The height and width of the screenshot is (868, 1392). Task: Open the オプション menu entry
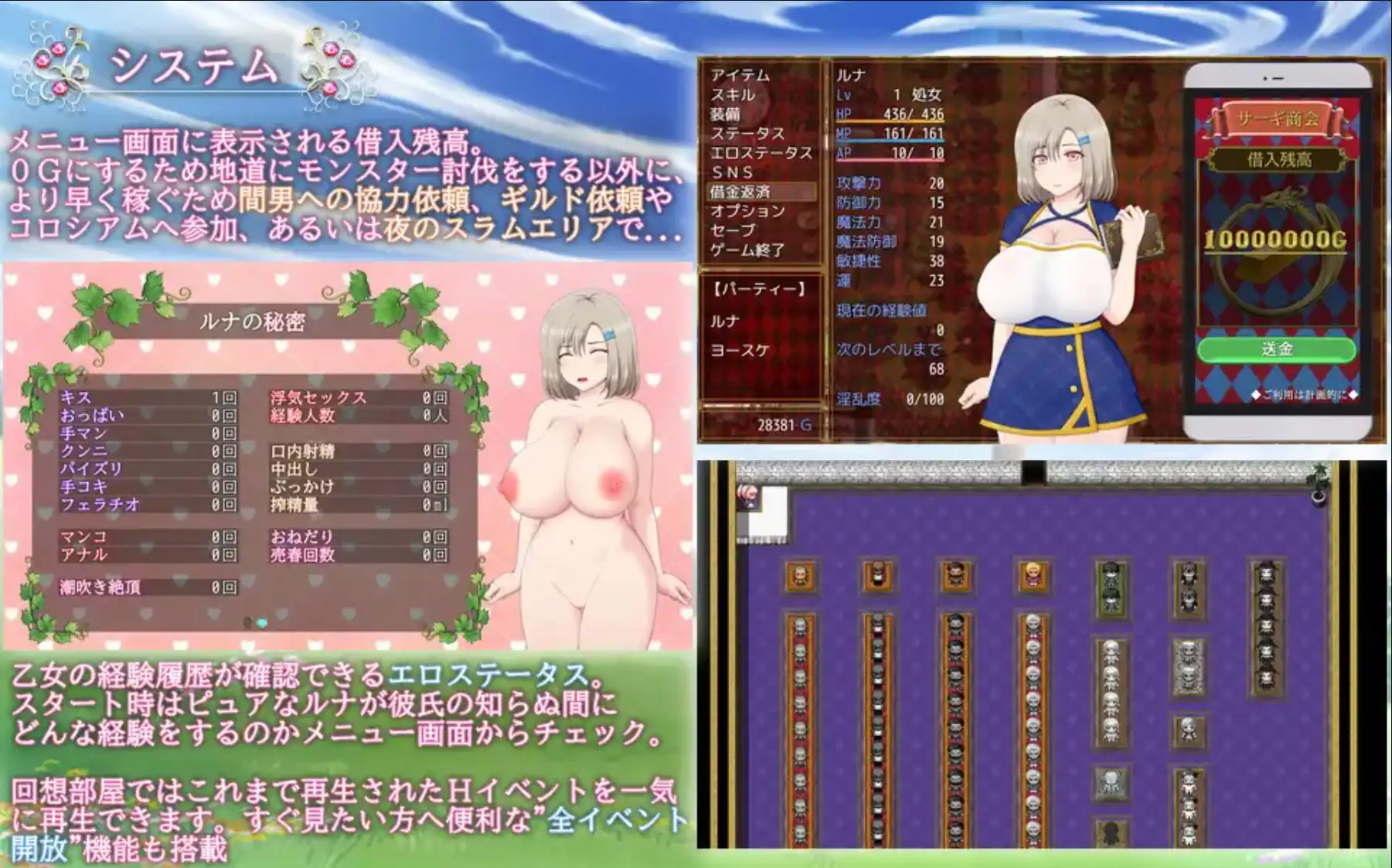pyautogui.click(x=747, y=210)
